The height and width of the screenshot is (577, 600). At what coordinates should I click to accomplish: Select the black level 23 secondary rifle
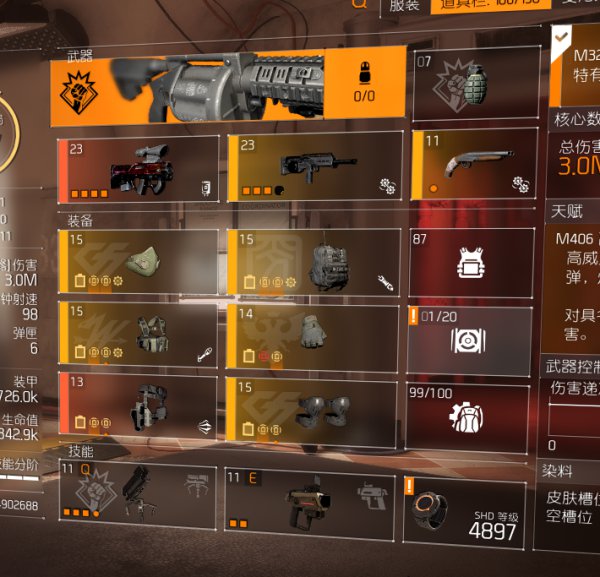313,167
